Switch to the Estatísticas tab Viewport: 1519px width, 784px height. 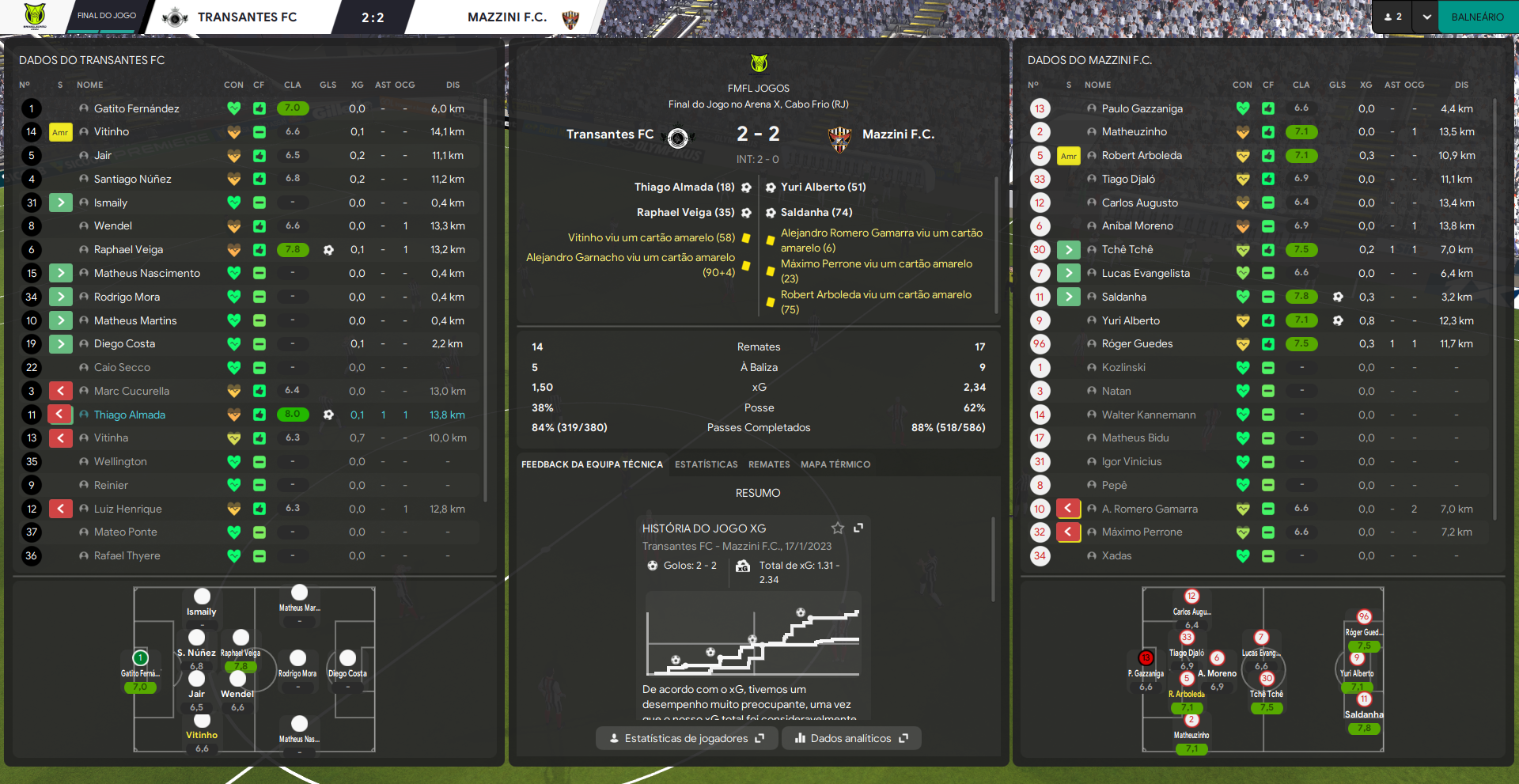(x=706, y=464)
